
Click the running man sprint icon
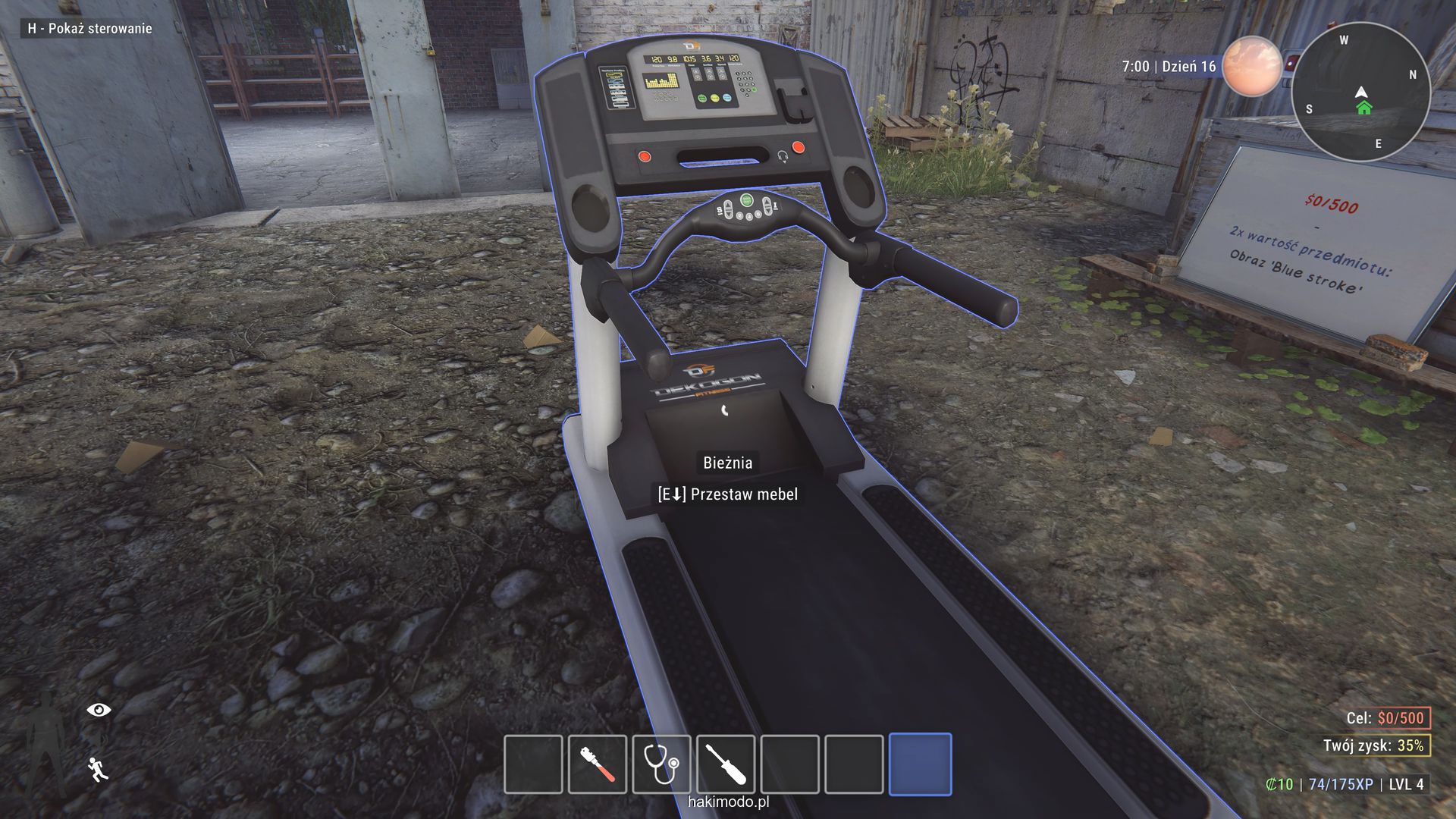pos(98,769)
